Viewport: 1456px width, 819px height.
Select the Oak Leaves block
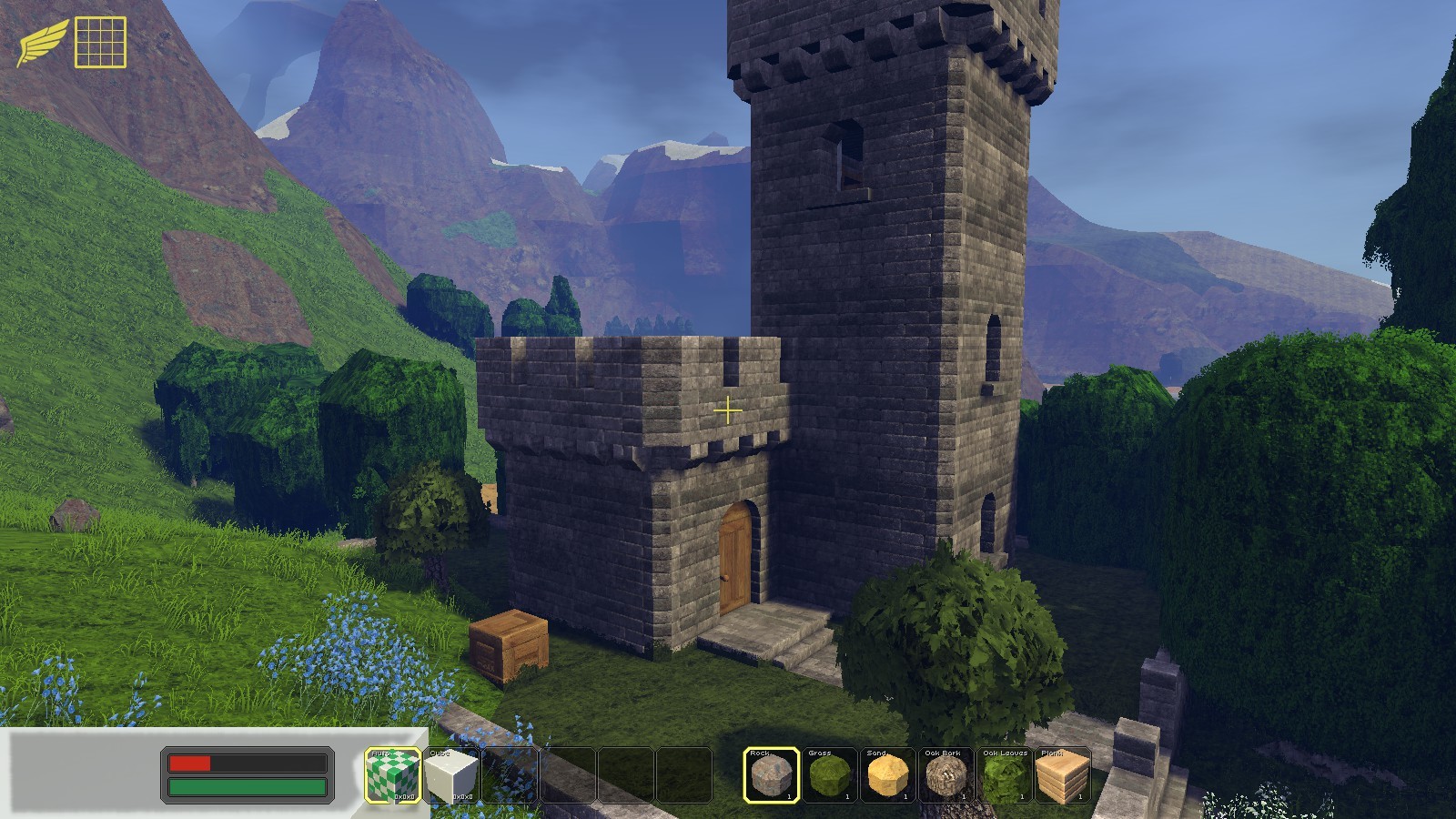coord(1006,778)
